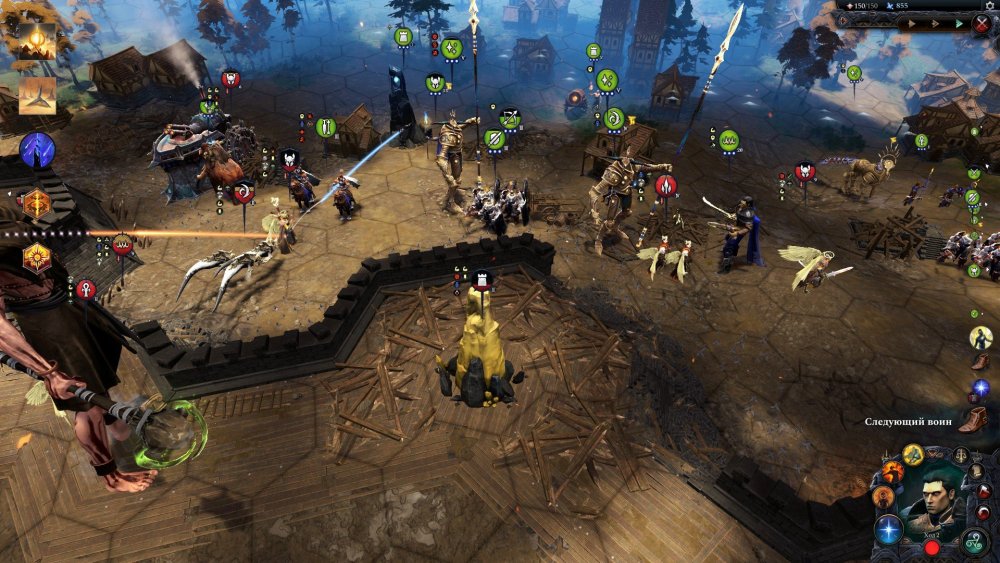The height and width of the screenshot is (563, 1000).
Task: Select the glowing sun spell card
Action: click(x=37, y=41)
